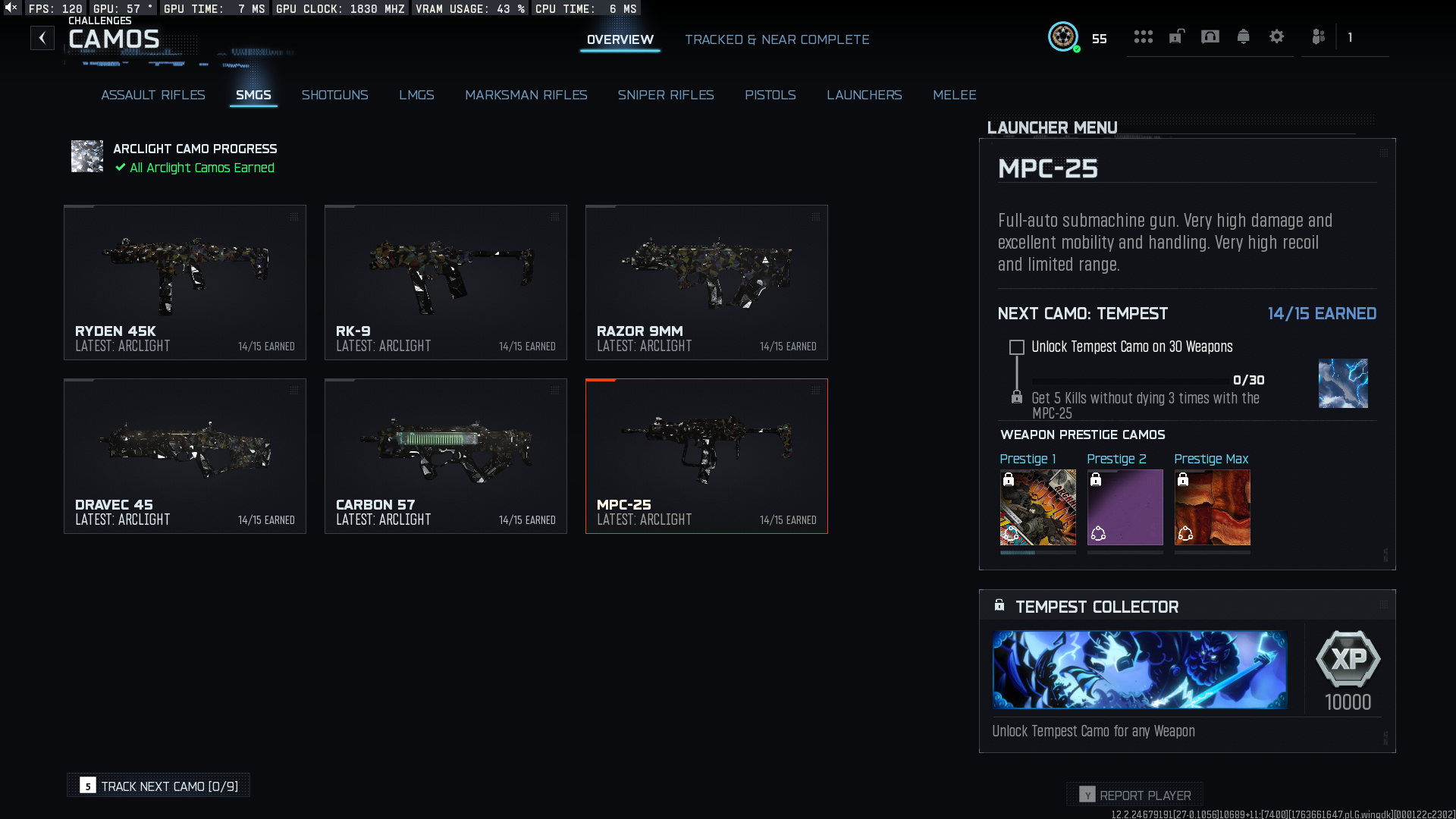1456x819 pixels.
Task: Check Unlock Tempest Camo on 30 Weapons
Action: tap(1016, 347)
